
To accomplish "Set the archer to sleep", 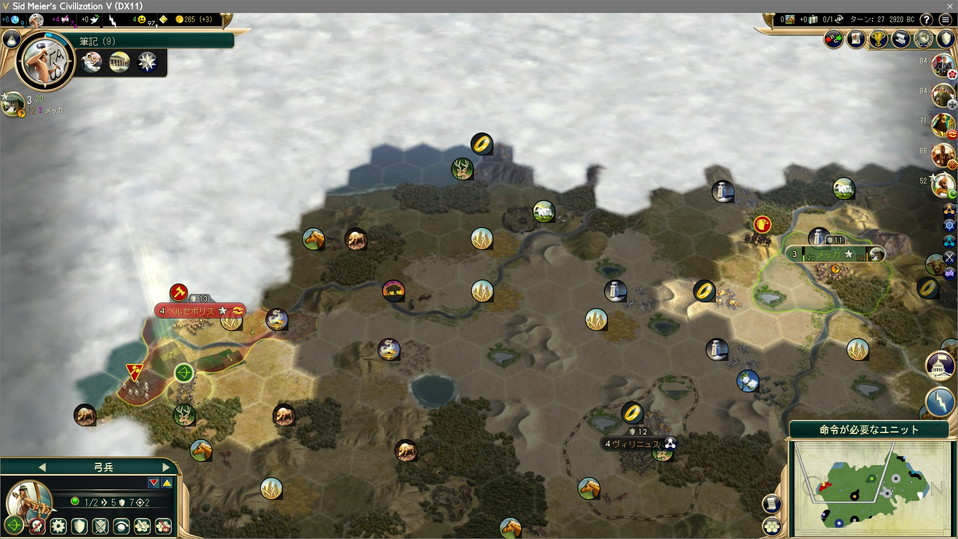I will [x=122, y=526].
